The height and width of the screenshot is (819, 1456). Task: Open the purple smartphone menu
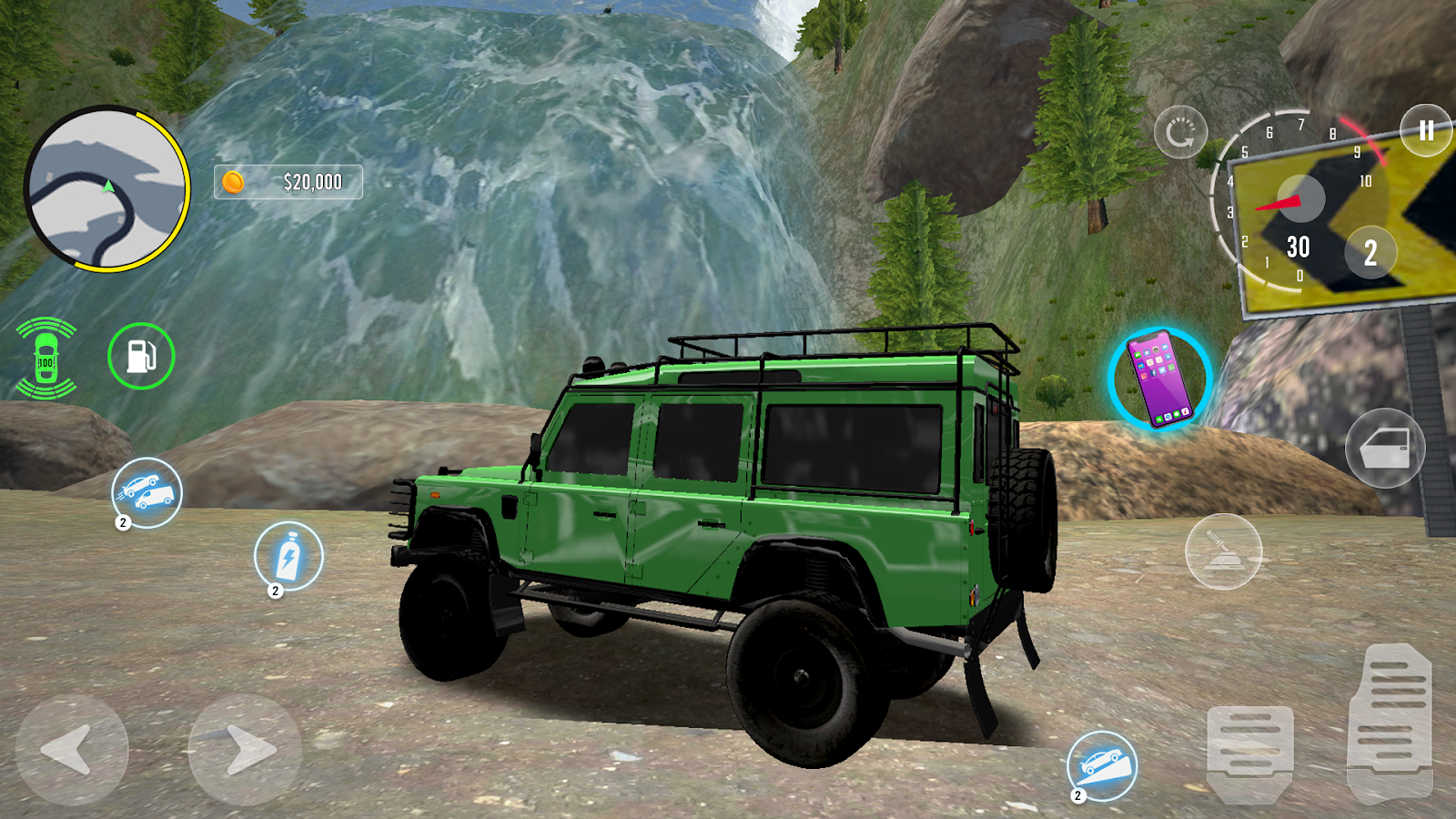[1159, 379]
